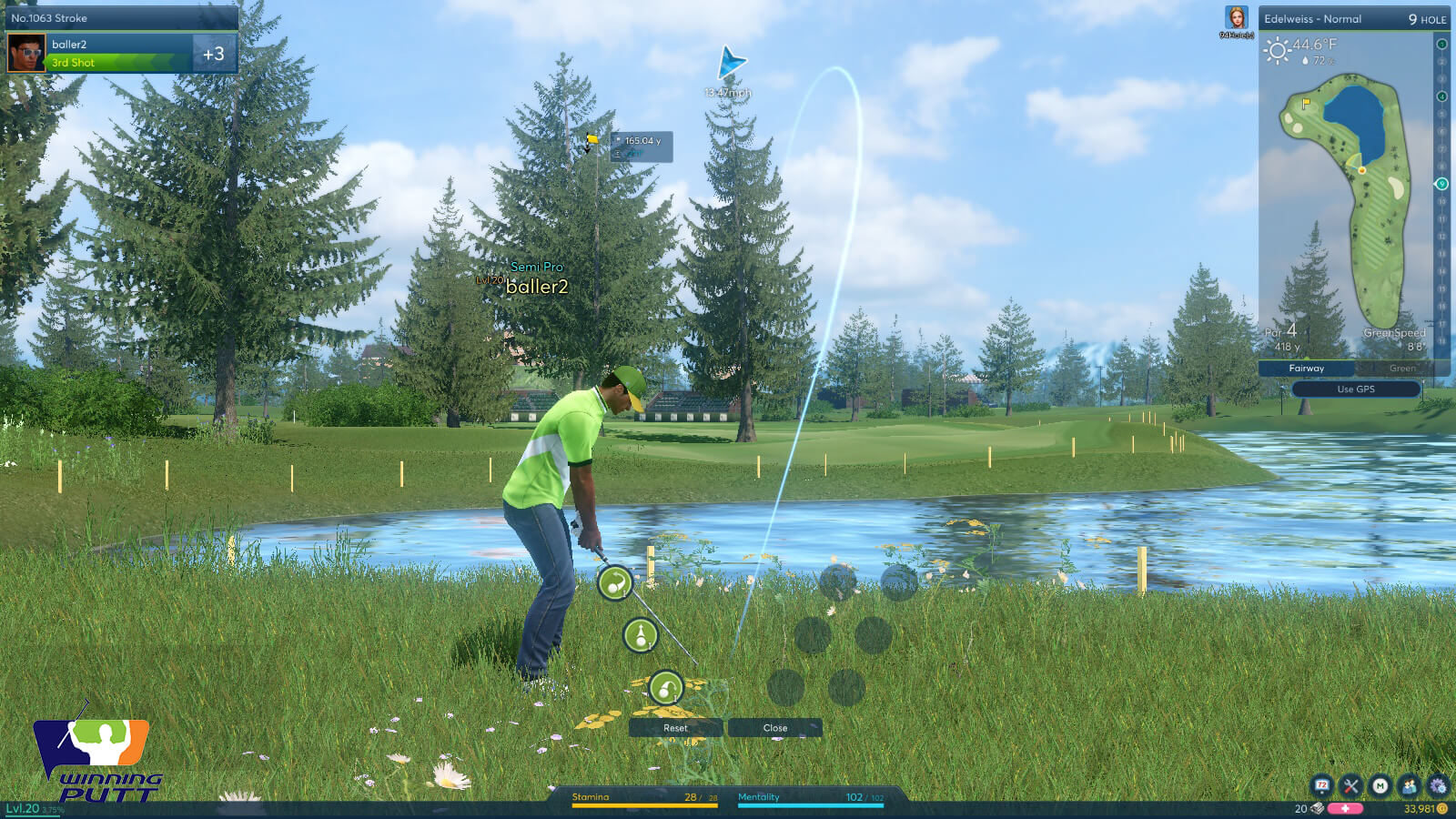Open the monitor icon showing 72
1456x819 pixels.
click(1321, 785)
